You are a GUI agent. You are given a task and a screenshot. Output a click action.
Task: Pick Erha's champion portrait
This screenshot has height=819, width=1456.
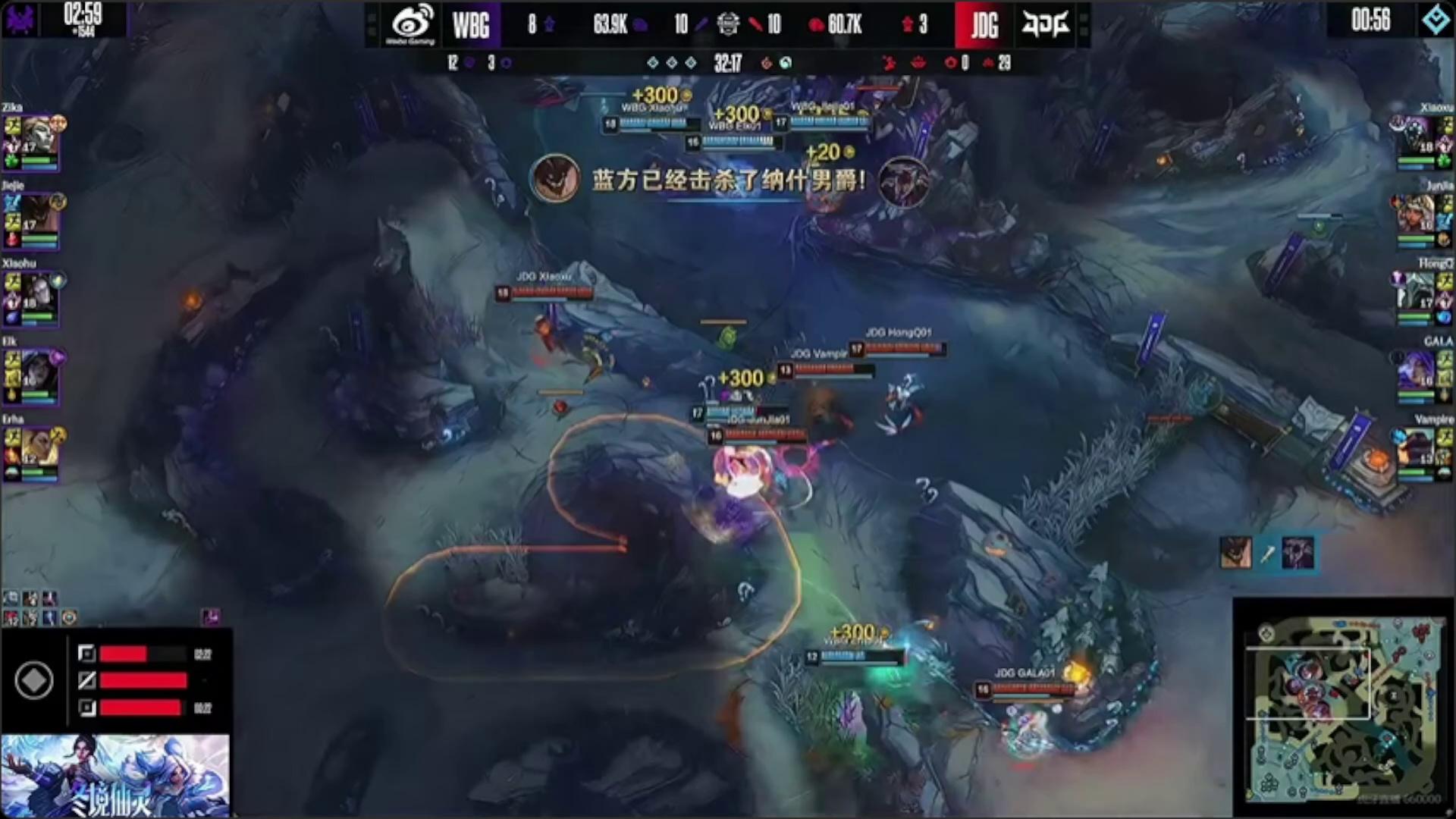pos(39,448)
